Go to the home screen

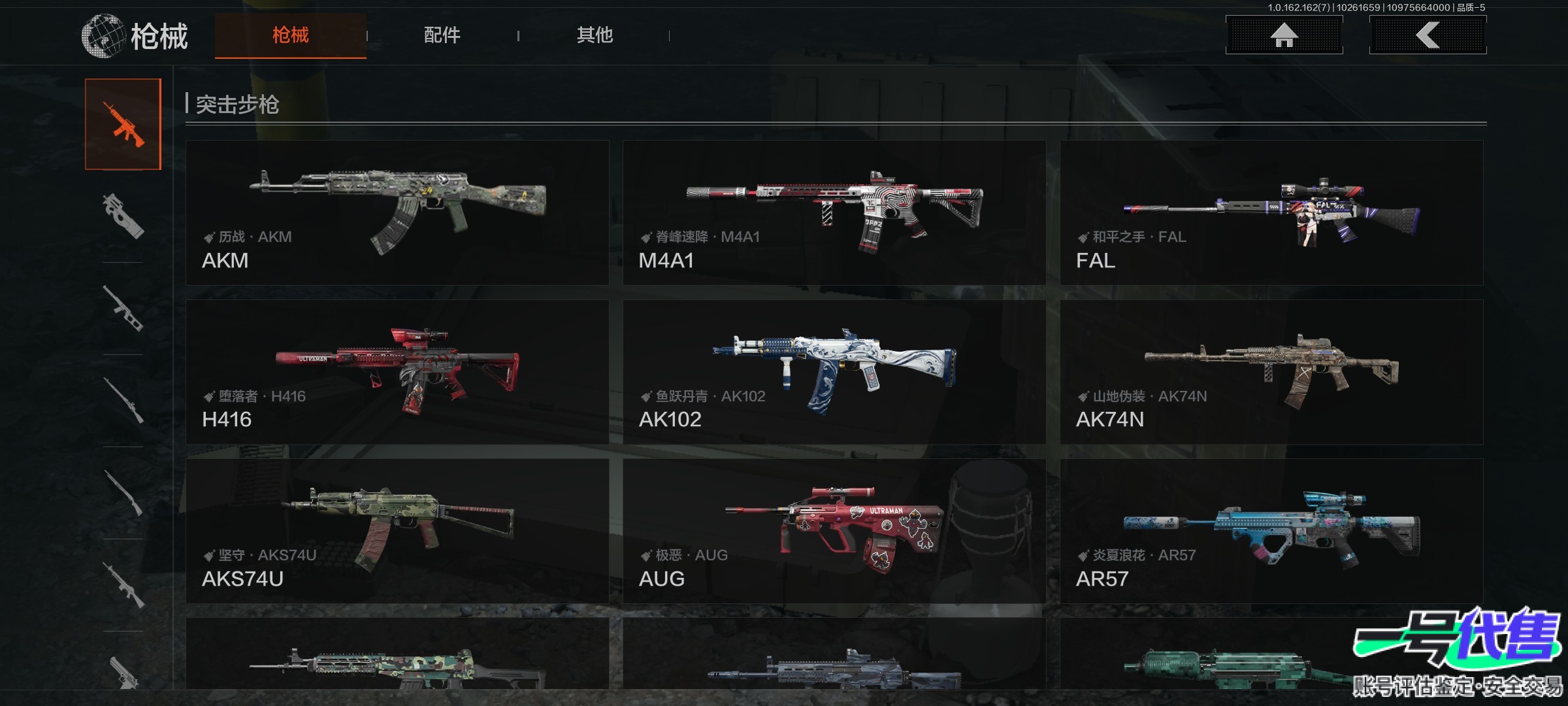(x=1284, y=35)
